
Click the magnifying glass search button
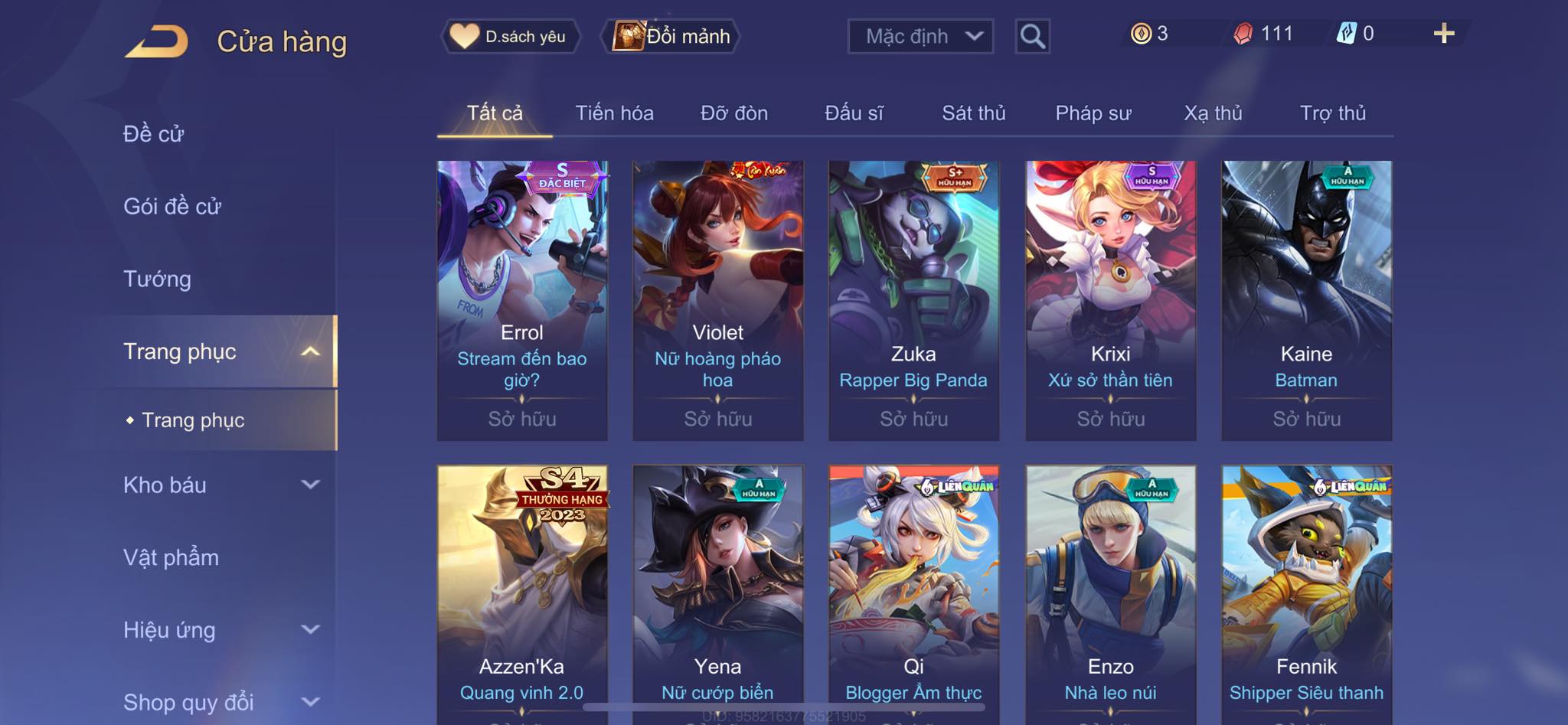1032,36
